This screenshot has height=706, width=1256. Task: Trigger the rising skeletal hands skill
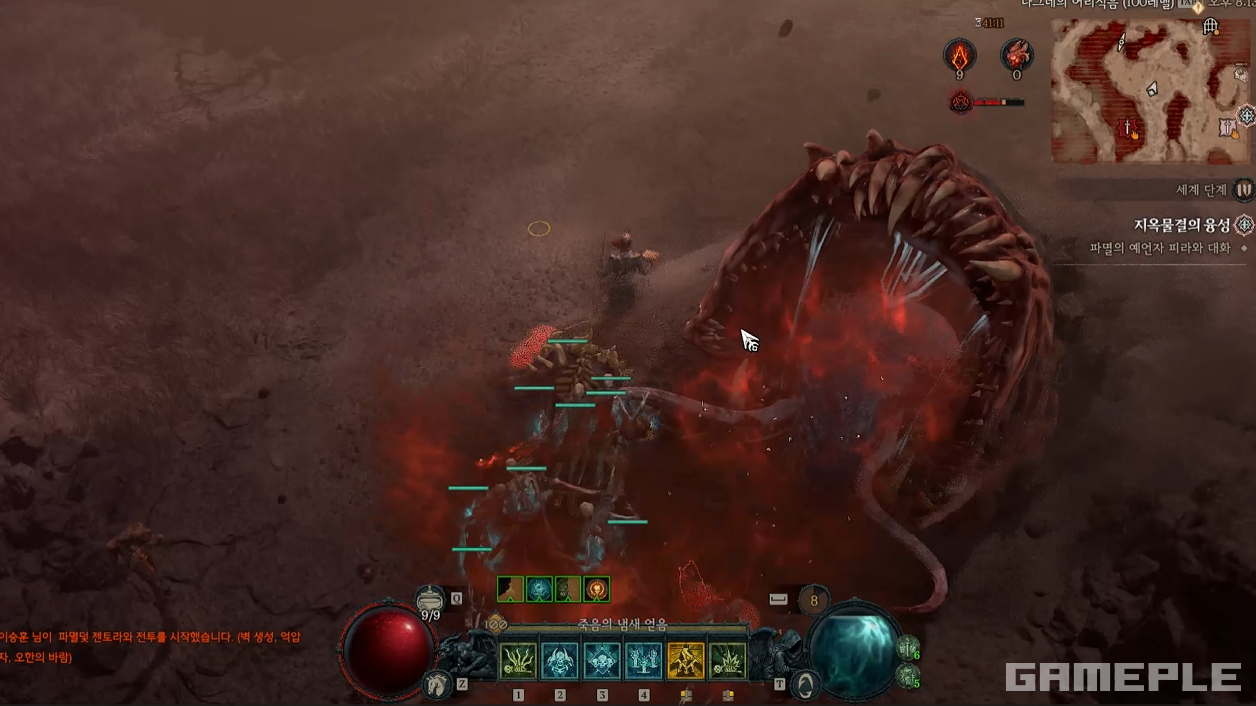coord(644,661)
